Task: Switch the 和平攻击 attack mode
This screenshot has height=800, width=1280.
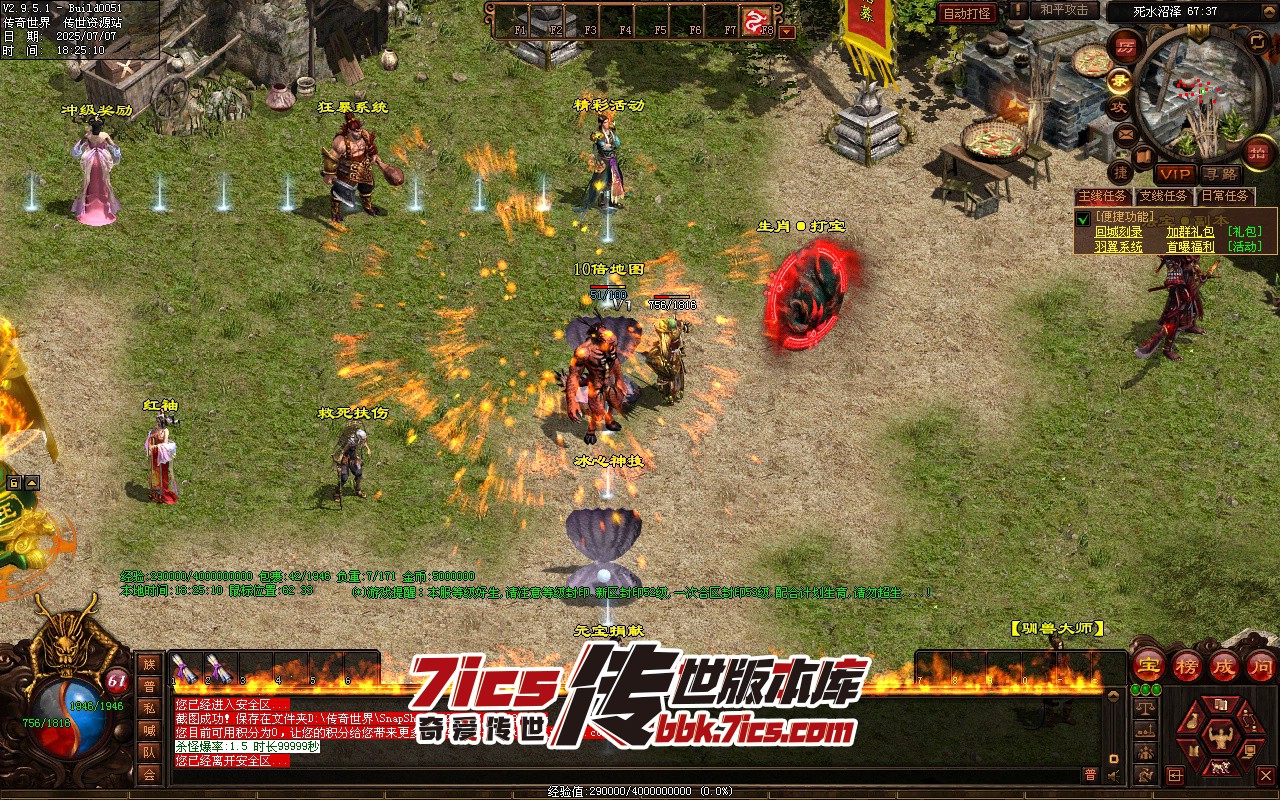Action: pos(1064,10)
